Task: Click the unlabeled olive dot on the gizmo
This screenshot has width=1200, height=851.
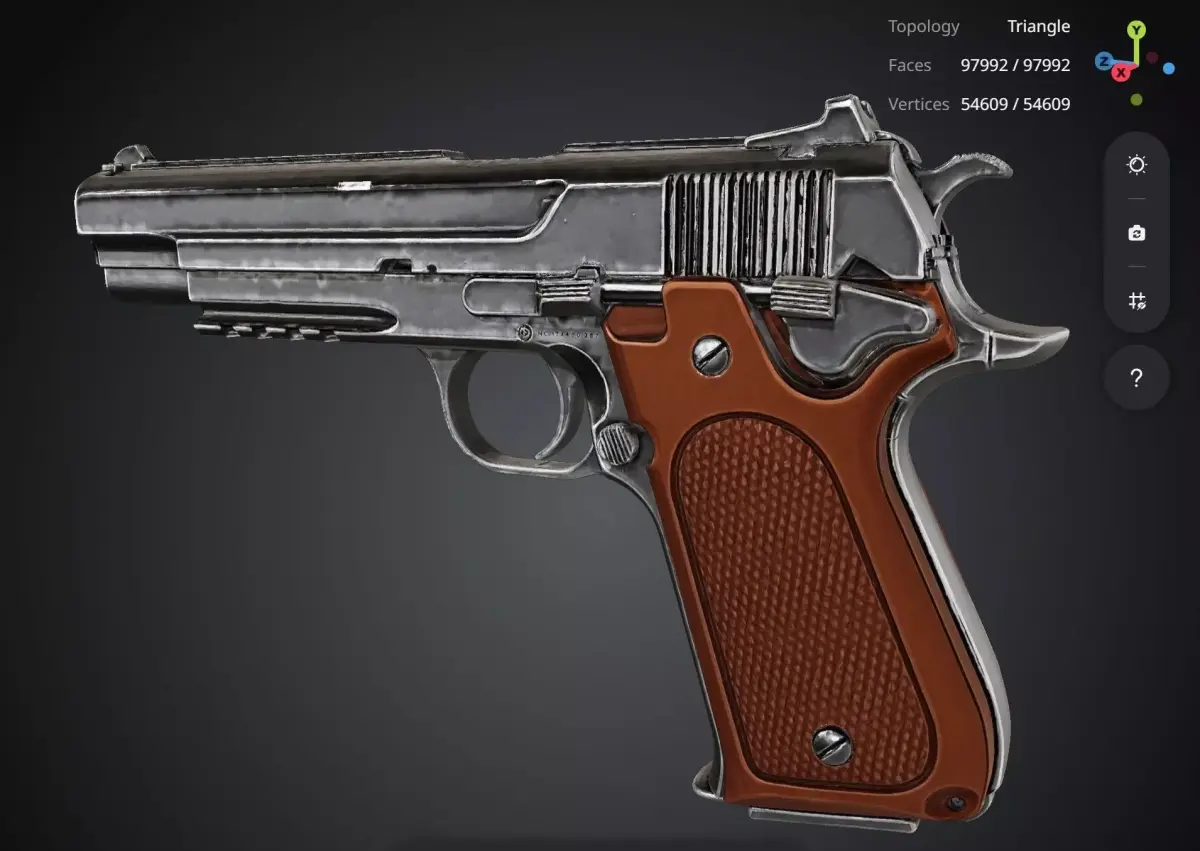Action: pos(1137,100)
